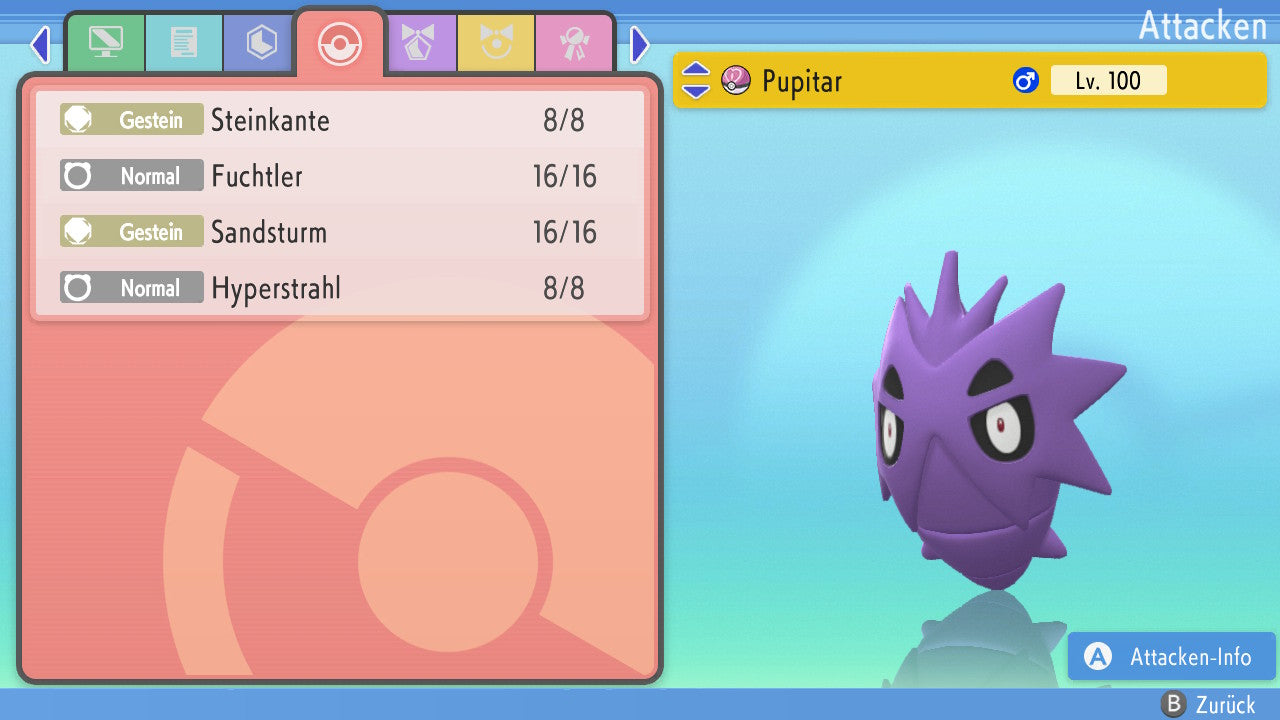Viewport: 1280px width, 720px height.
Task: Switch to the blue hexagon stats tab
Action: [x=261, y=43]
